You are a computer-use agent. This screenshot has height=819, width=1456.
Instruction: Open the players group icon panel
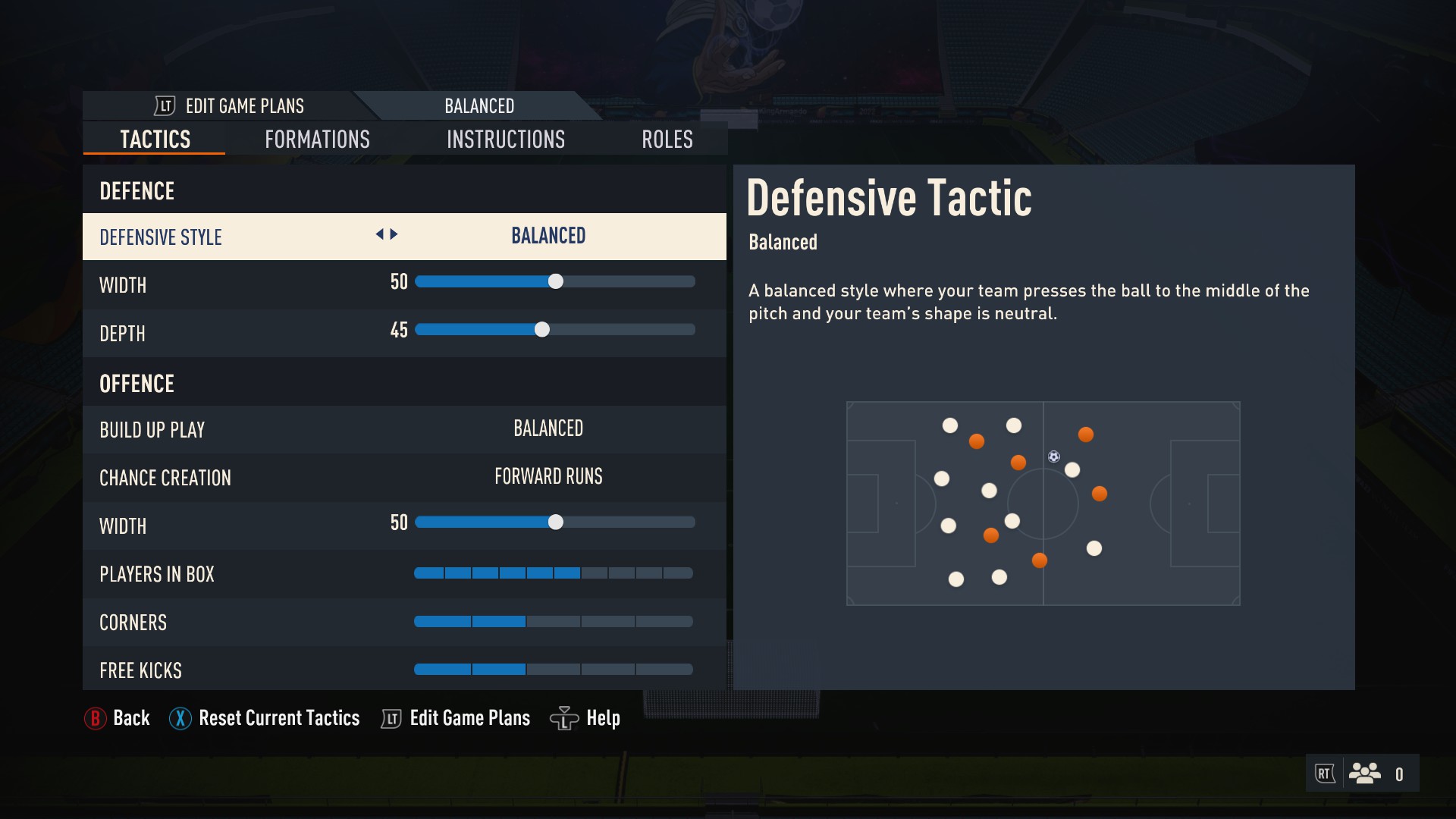pos(1364,773)
